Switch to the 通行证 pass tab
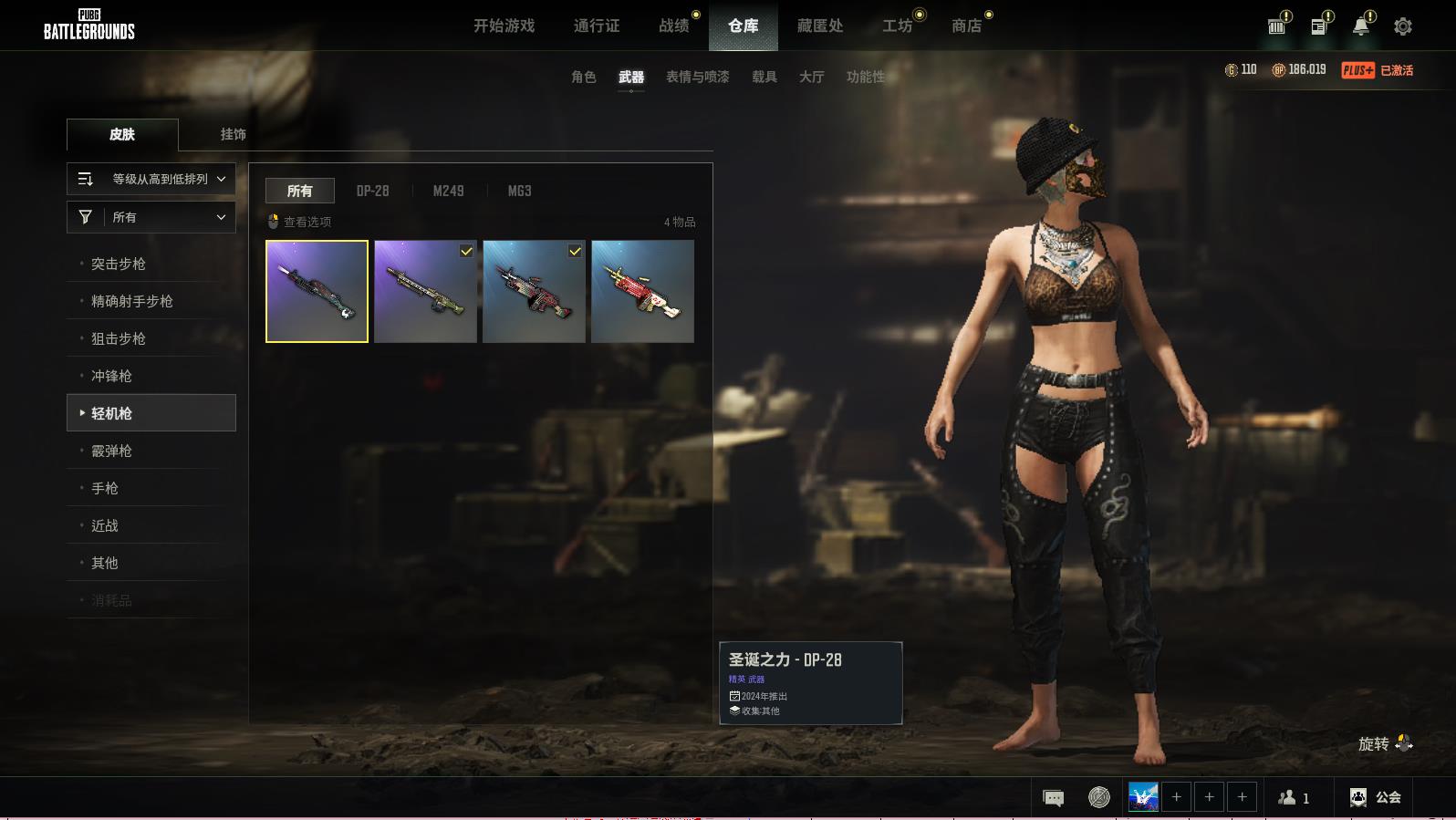Viewport: 1456px width, 820px height. pos(597,26)
